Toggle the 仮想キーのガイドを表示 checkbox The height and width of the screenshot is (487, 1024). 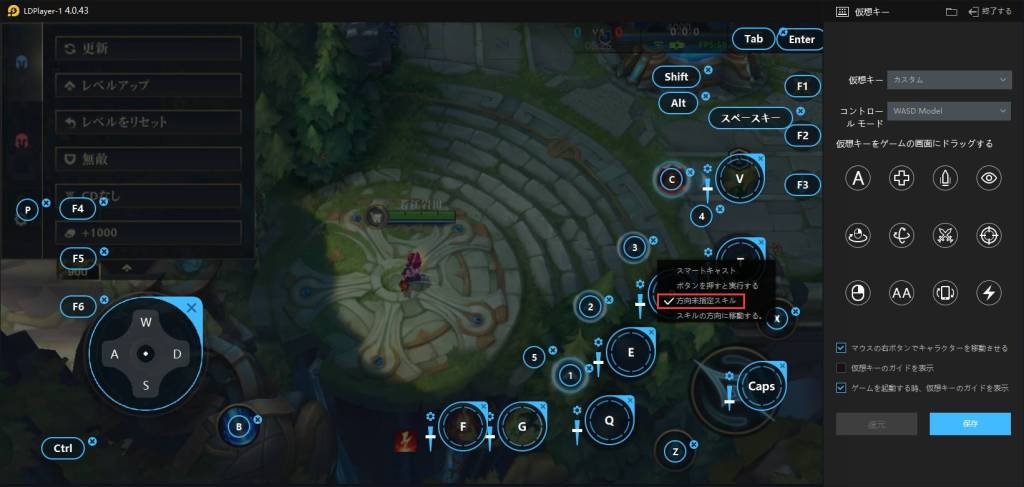(842, 368)
